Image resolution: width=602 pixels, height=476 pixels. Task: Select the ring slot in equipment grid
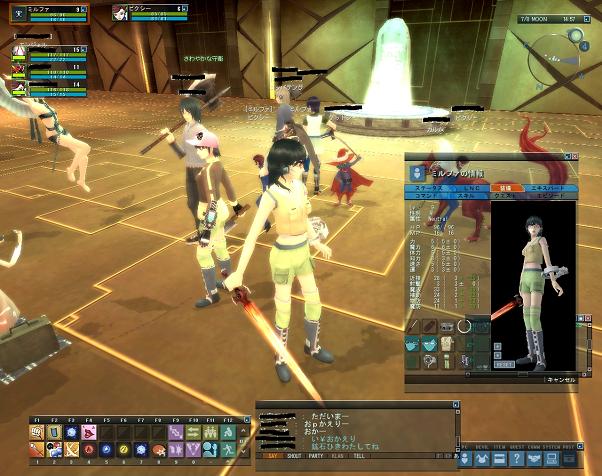click(464, 326)
